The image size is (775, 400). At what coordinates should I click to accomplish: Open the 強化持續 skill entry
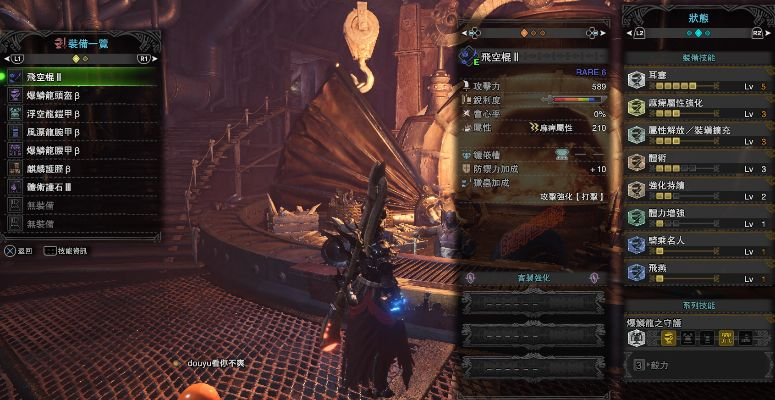[696, 188]
